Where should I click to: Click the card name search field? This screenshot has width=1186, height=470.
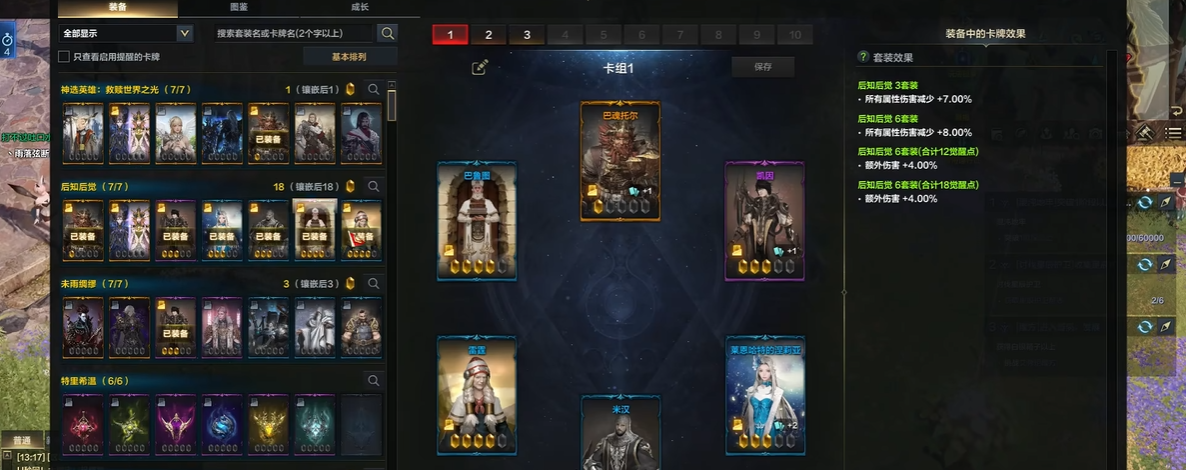point(295,34)
